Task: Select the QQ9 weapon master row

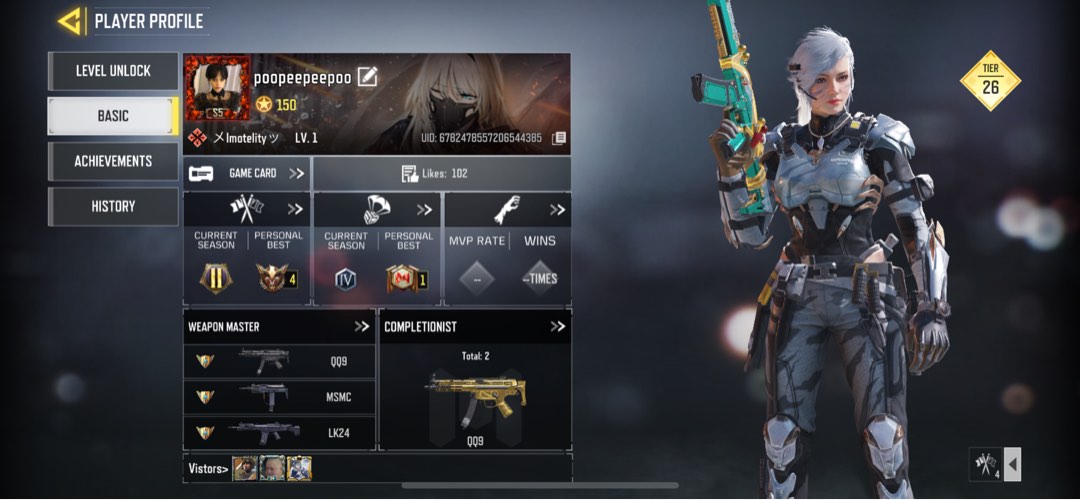Action: point(279,362)
